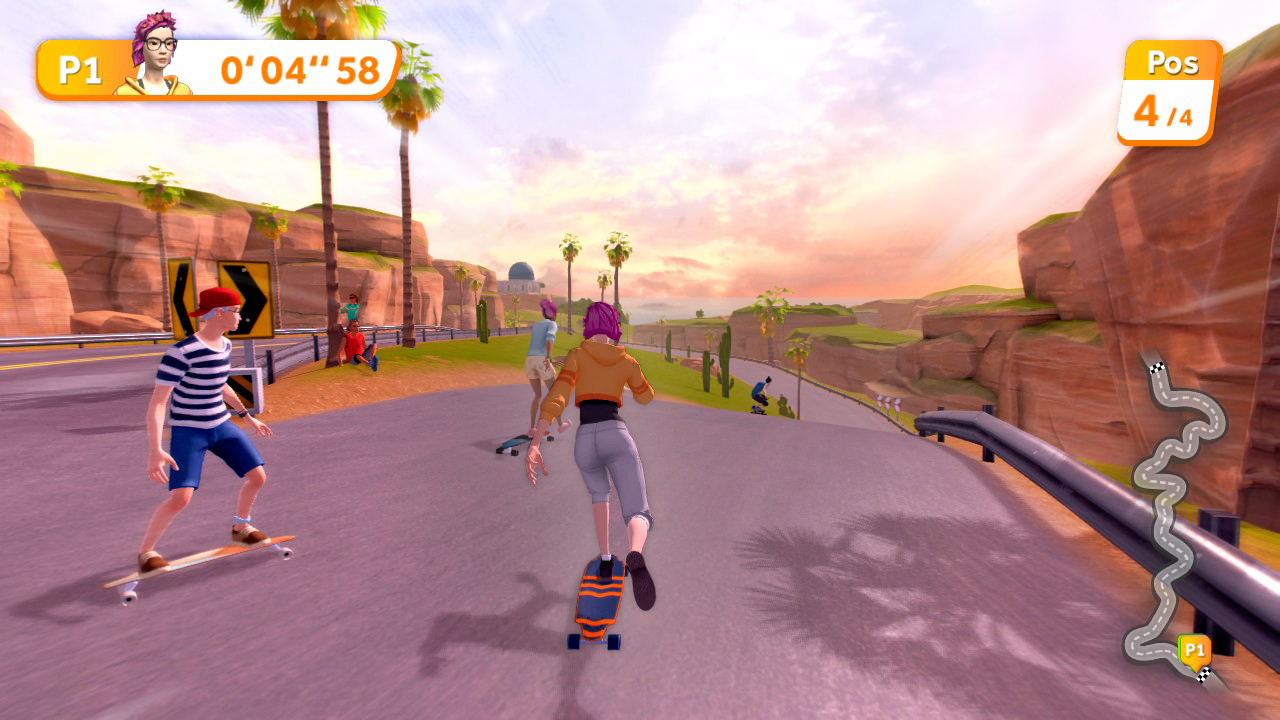The width and height of the screenshot is (1280, 720).
Task: Click the checkered finish flag on the minimap
Action: [1203, 675]
